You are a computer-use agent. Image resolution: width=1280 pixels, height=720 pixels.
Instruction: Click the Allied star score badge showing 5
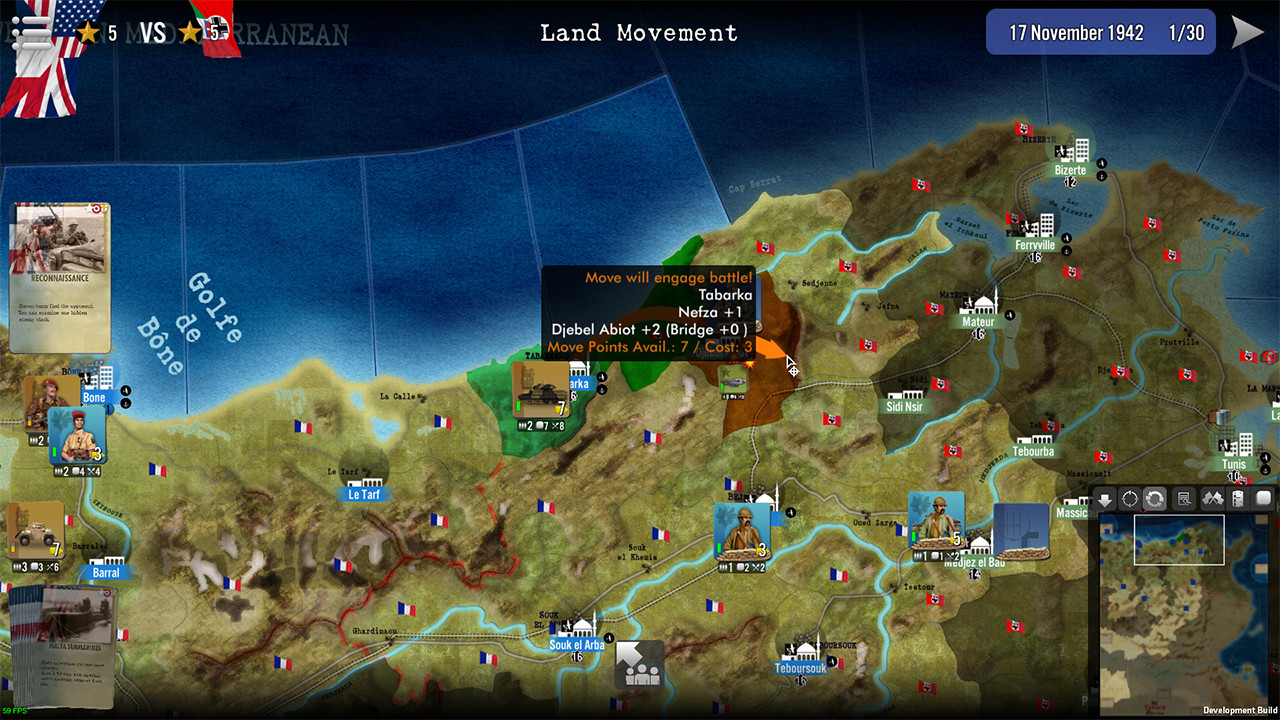pos(88,30)
